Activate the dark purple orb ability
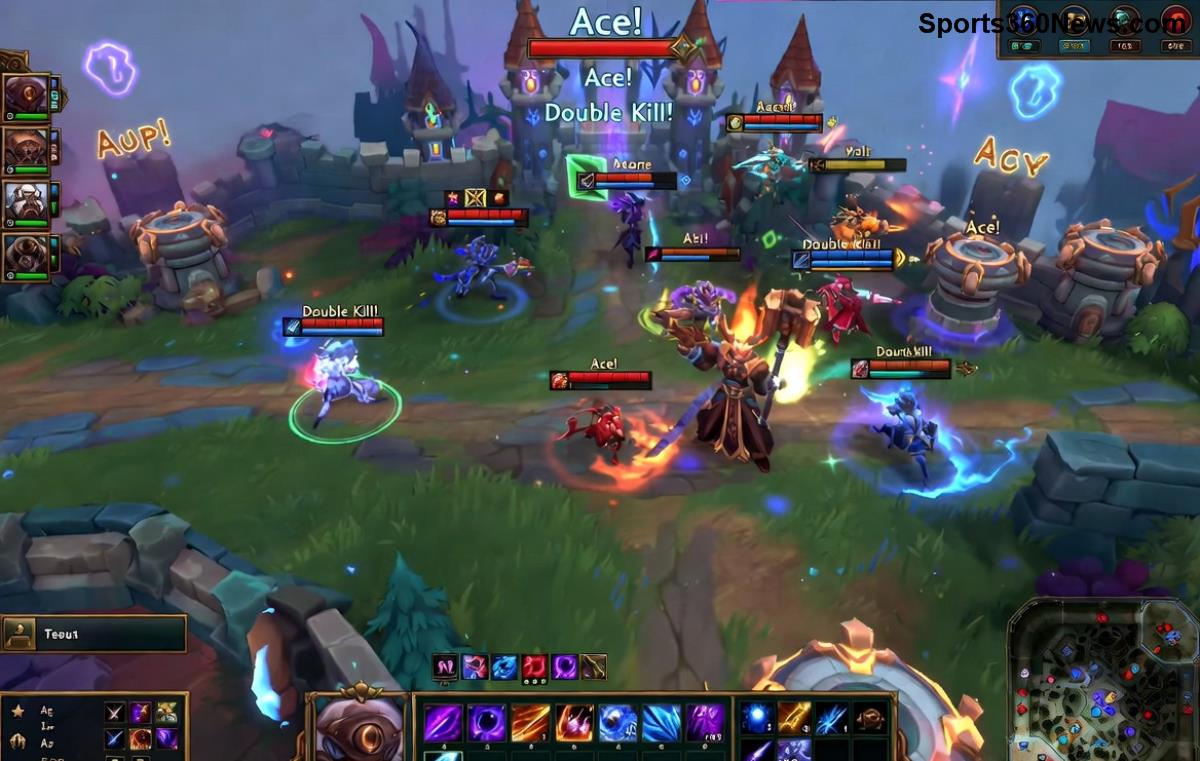Viewport: 1200px width, 761px height. pyautogui.click(x=487, y=722)
